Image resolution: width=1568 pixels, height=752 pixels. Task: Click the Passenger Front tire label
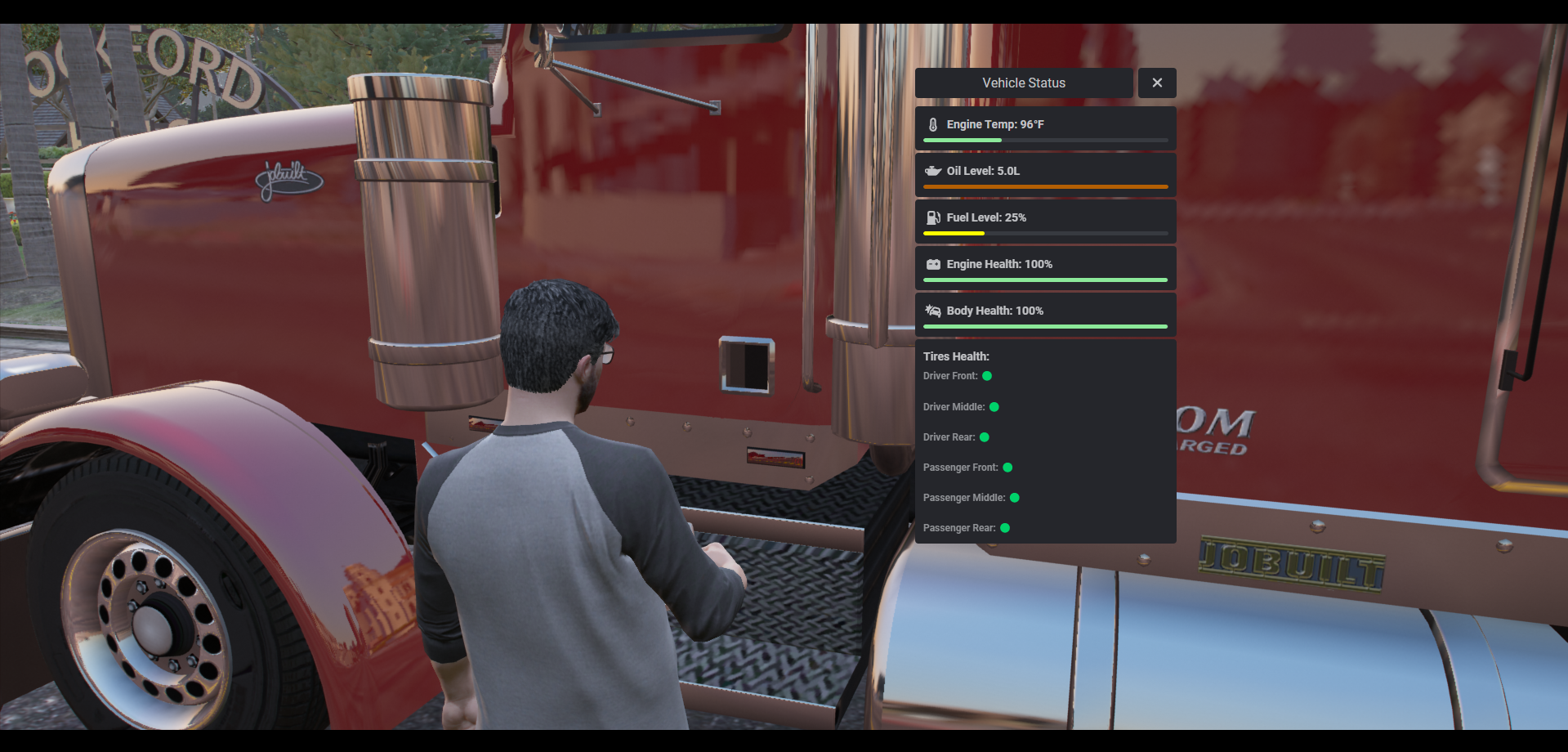click(x=960, y=468)
